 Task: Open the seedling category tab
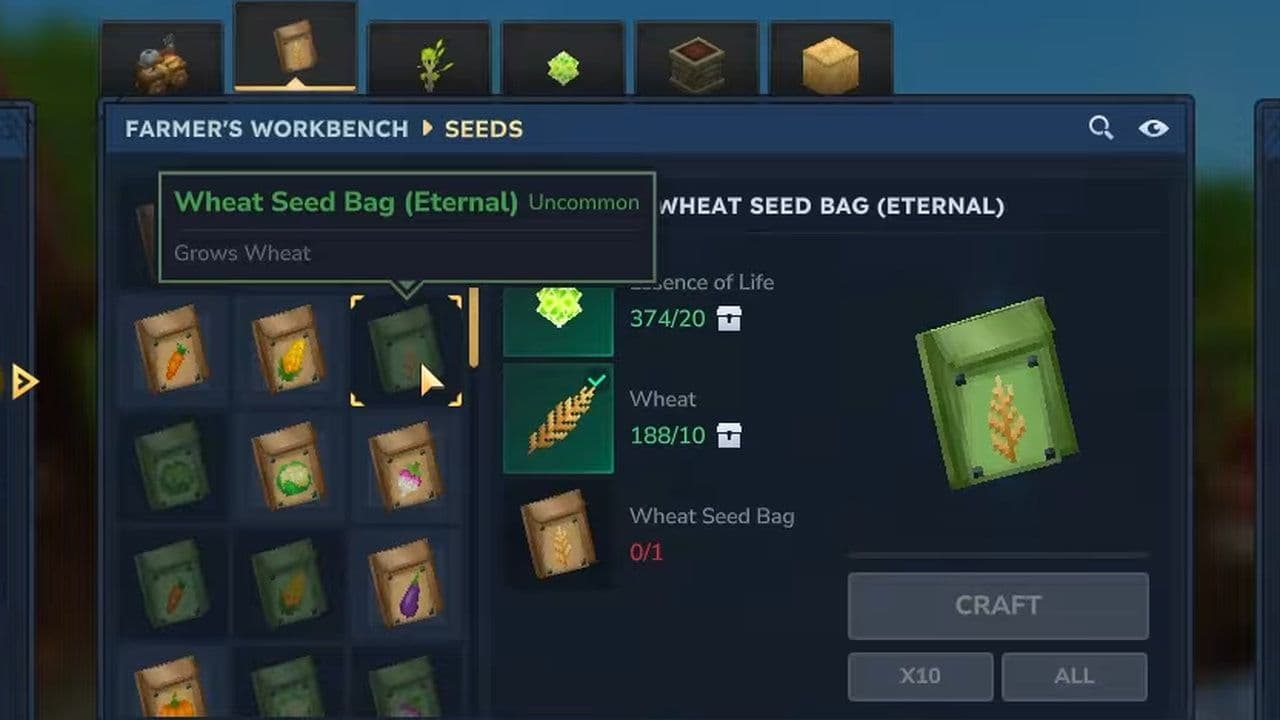pyautogui.click(x=430, y=55)
